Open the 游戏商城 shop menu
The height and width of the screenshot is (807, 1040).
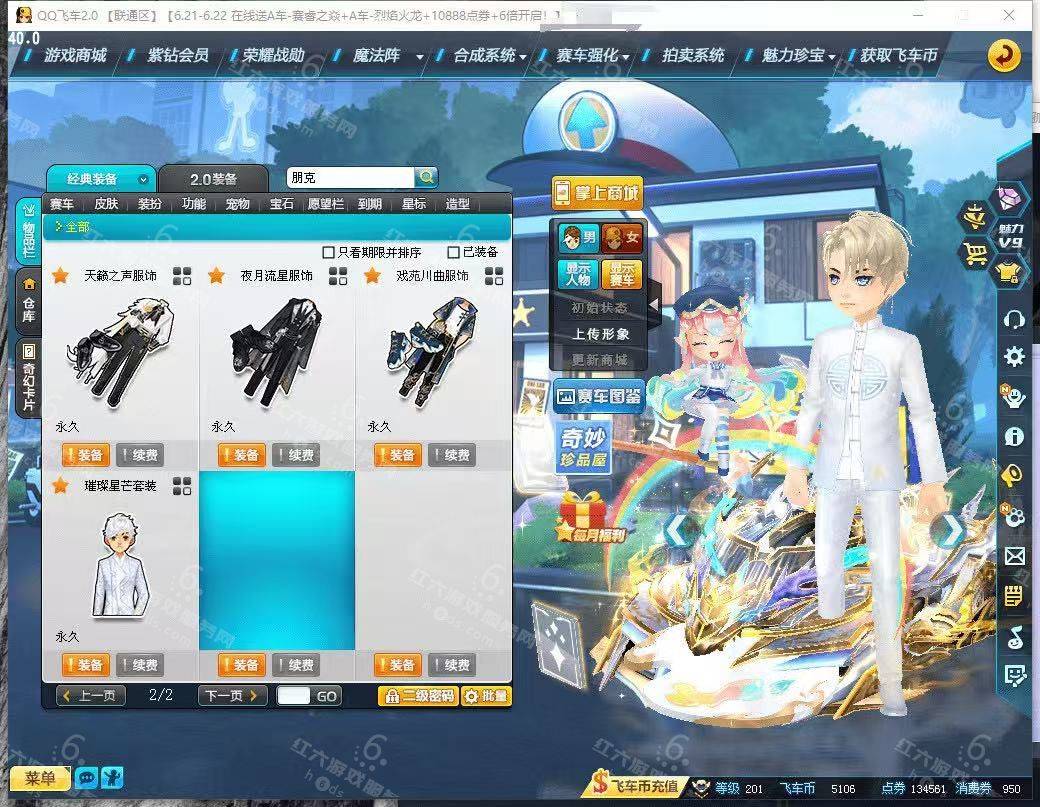pyautogui.click(x=74, y=56)
